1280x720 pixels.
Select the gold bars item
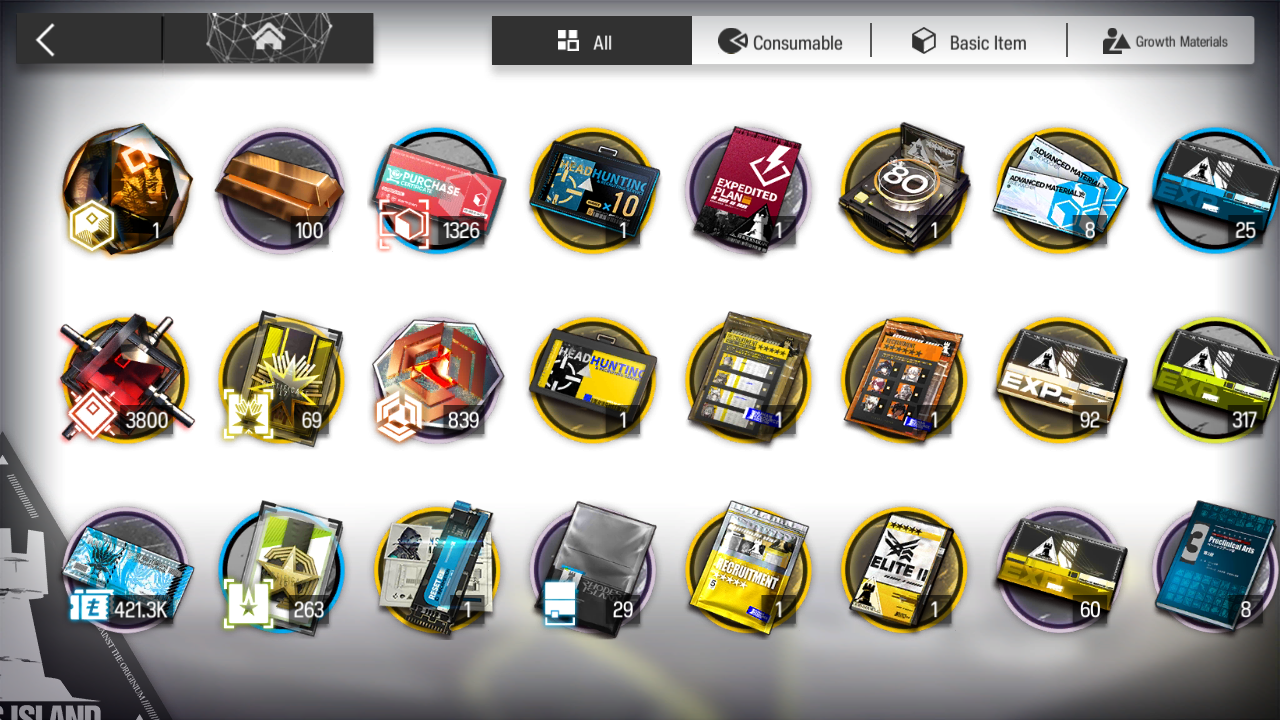pos(280,190)
